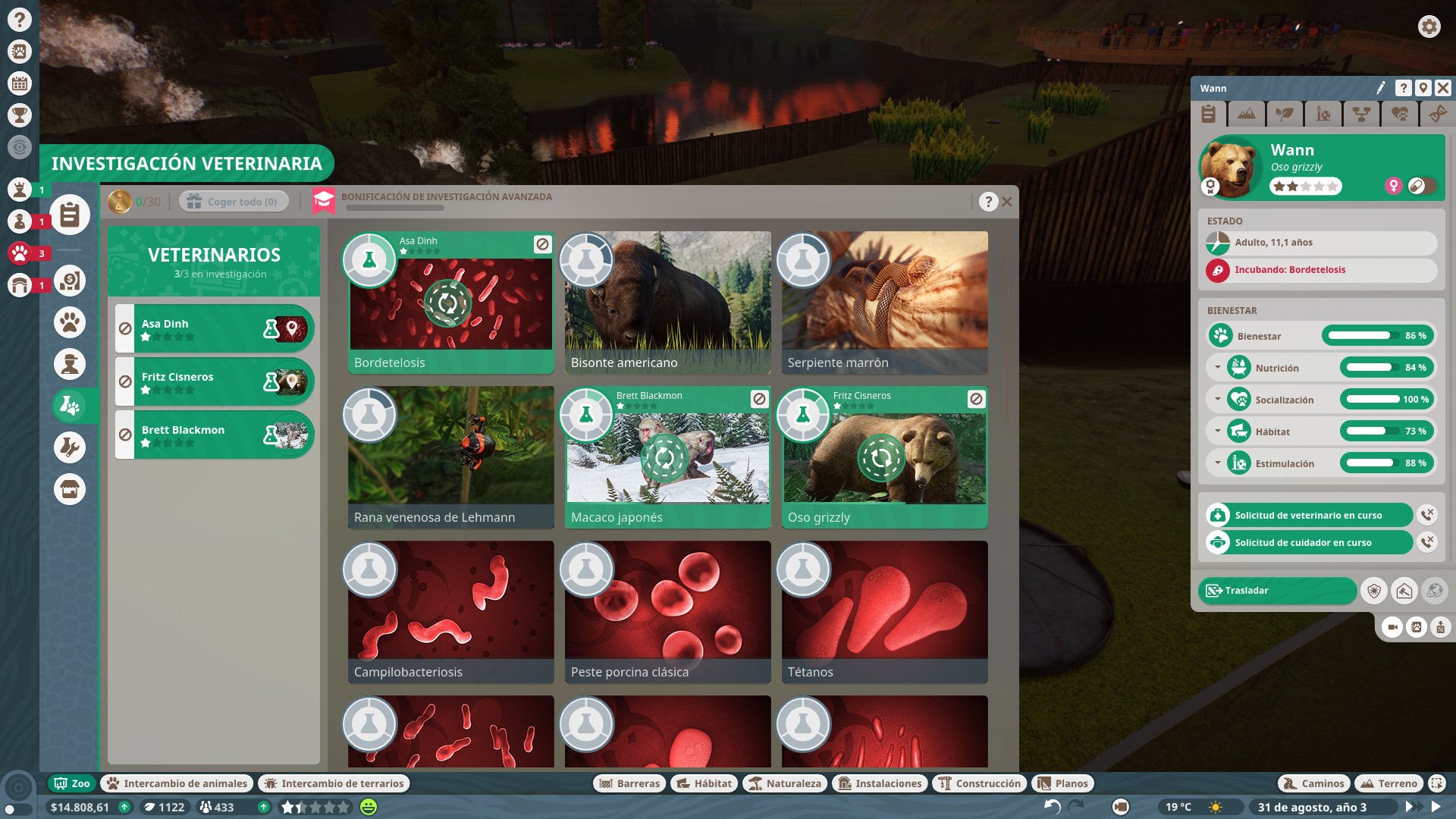This screenshot has height=819, width=1456.
Task: Select the Oso grizzly research thumbnail
Action: tap(884, 459)
